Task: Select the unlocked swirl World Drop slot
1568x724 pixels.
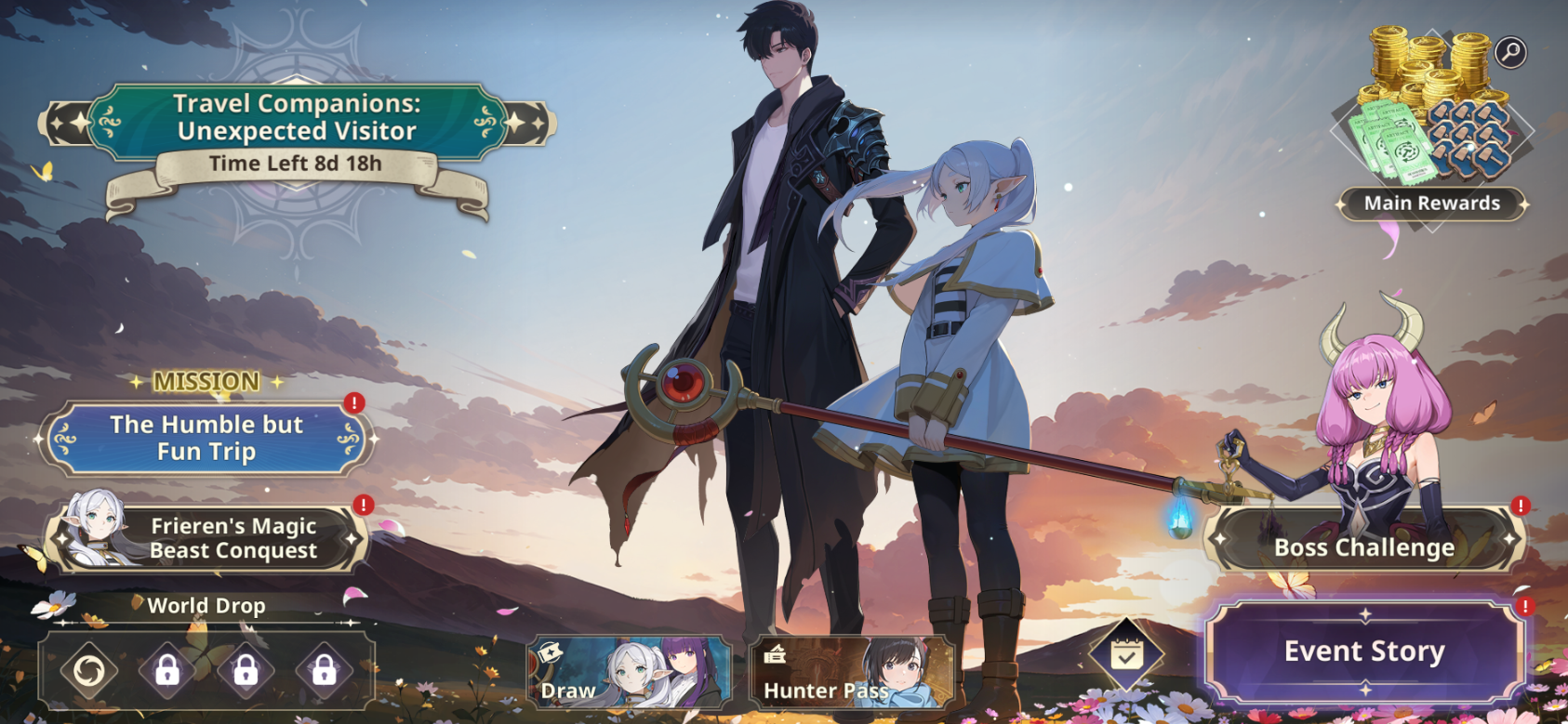Action: click(x=89, y=670)
